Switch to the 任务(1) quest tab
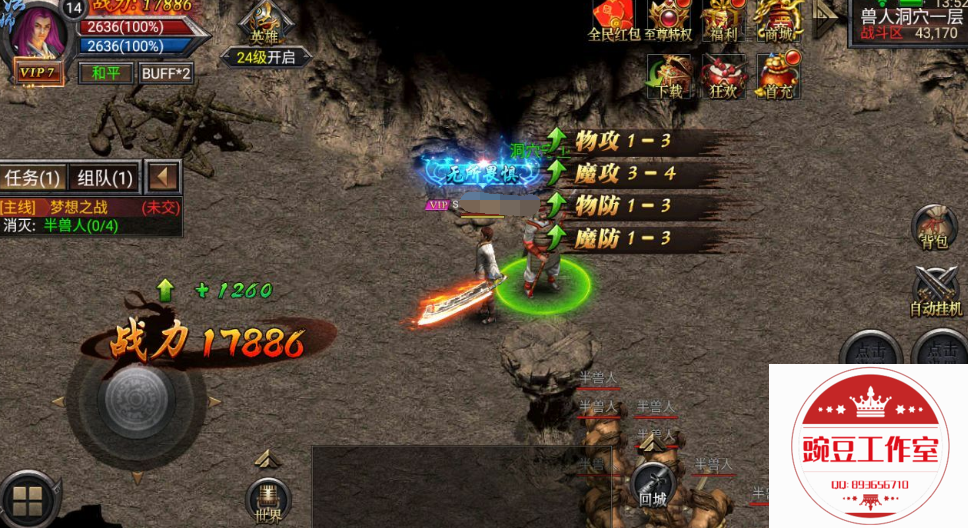 [33, 178]
